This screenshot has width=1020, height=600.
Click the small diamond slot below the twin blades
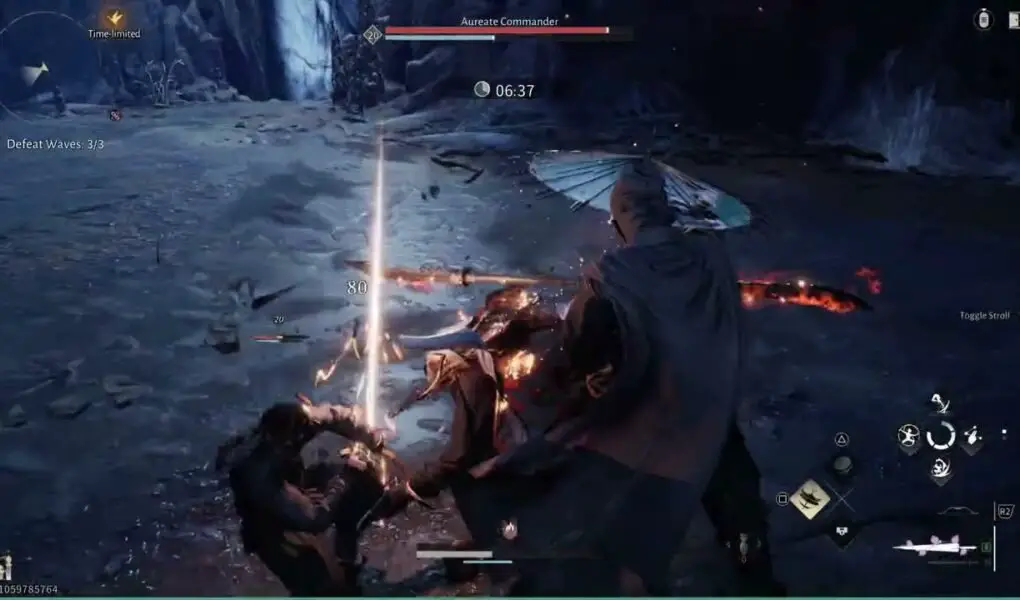pyautogui.click(x=842, y=533)
